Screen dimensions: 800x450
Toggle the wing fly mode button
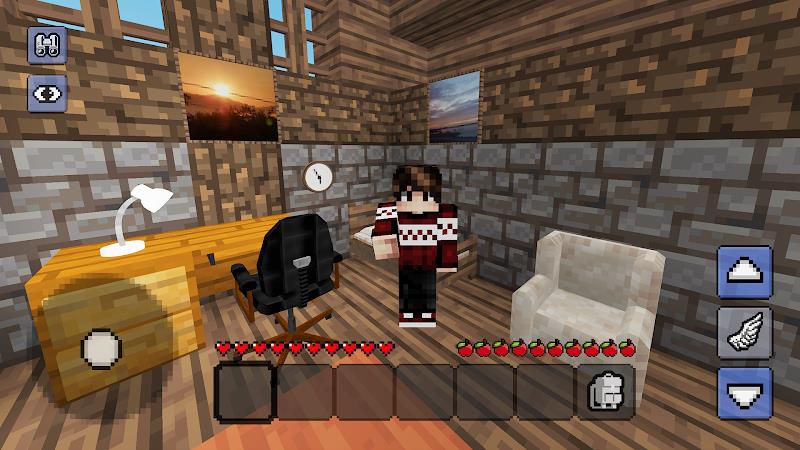[745, 333]
